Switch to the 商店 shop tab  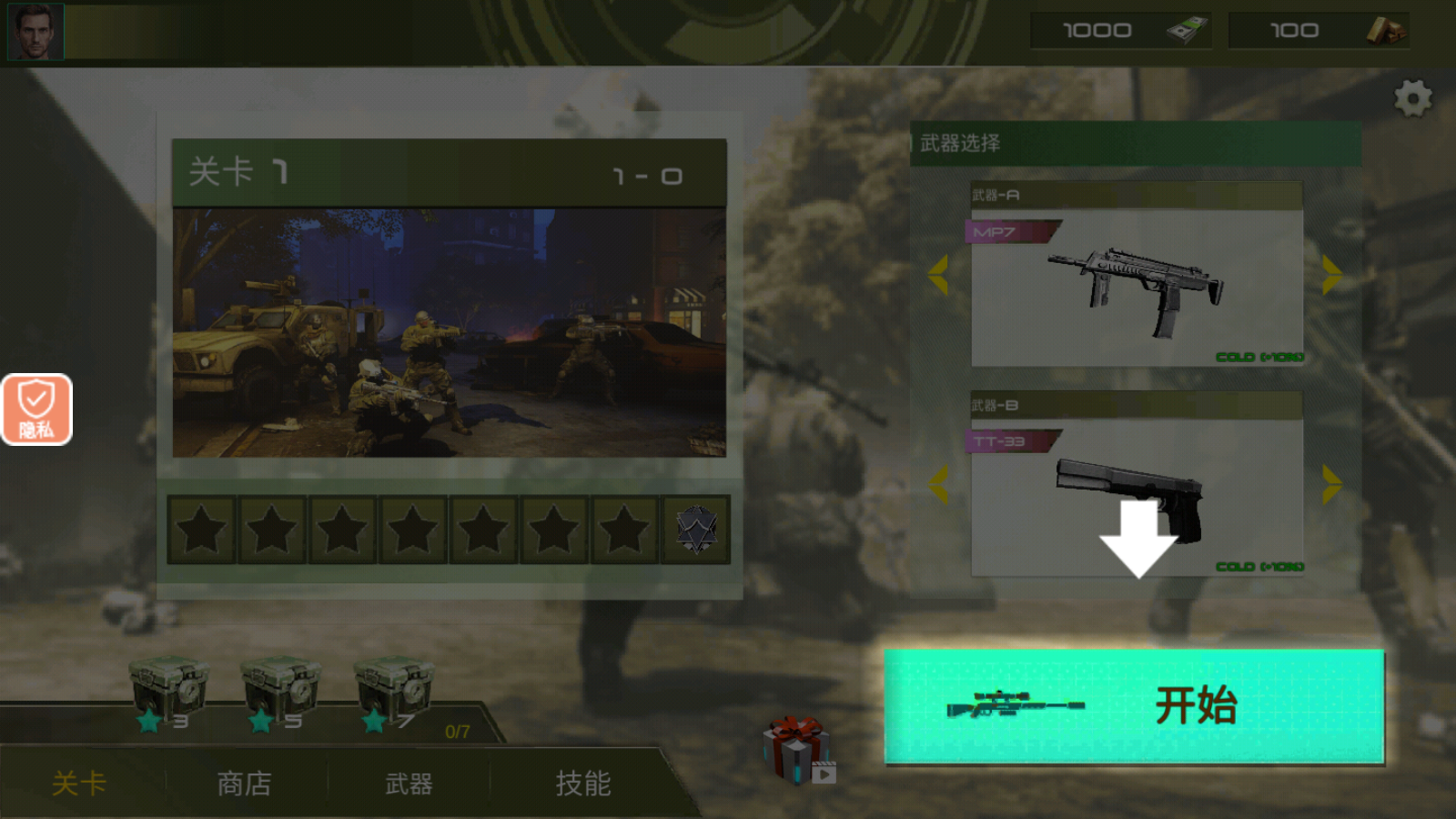tap(244, 784)
